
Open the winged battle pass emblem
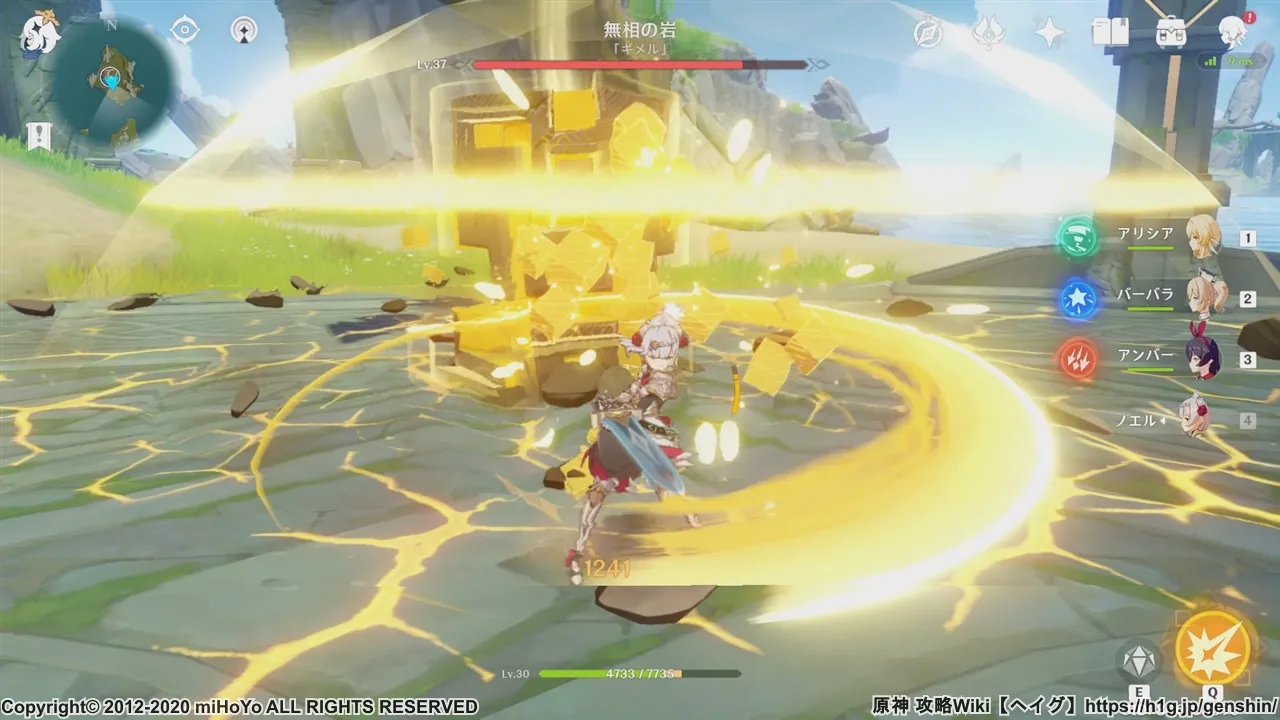pyautogui.click(x=988, y=33)
